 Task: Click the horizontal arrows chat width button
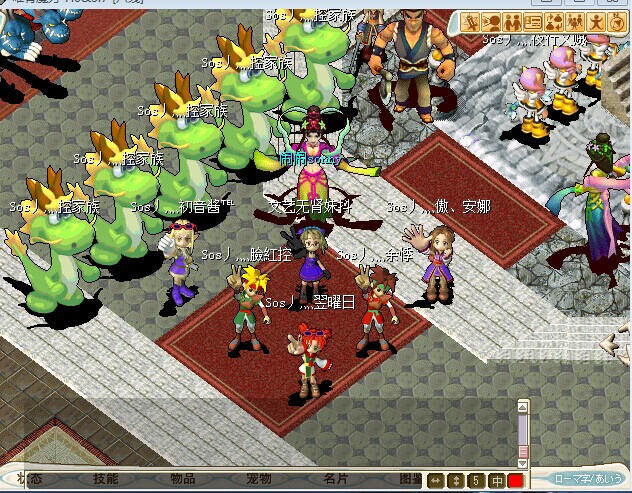tap(435, 481)
